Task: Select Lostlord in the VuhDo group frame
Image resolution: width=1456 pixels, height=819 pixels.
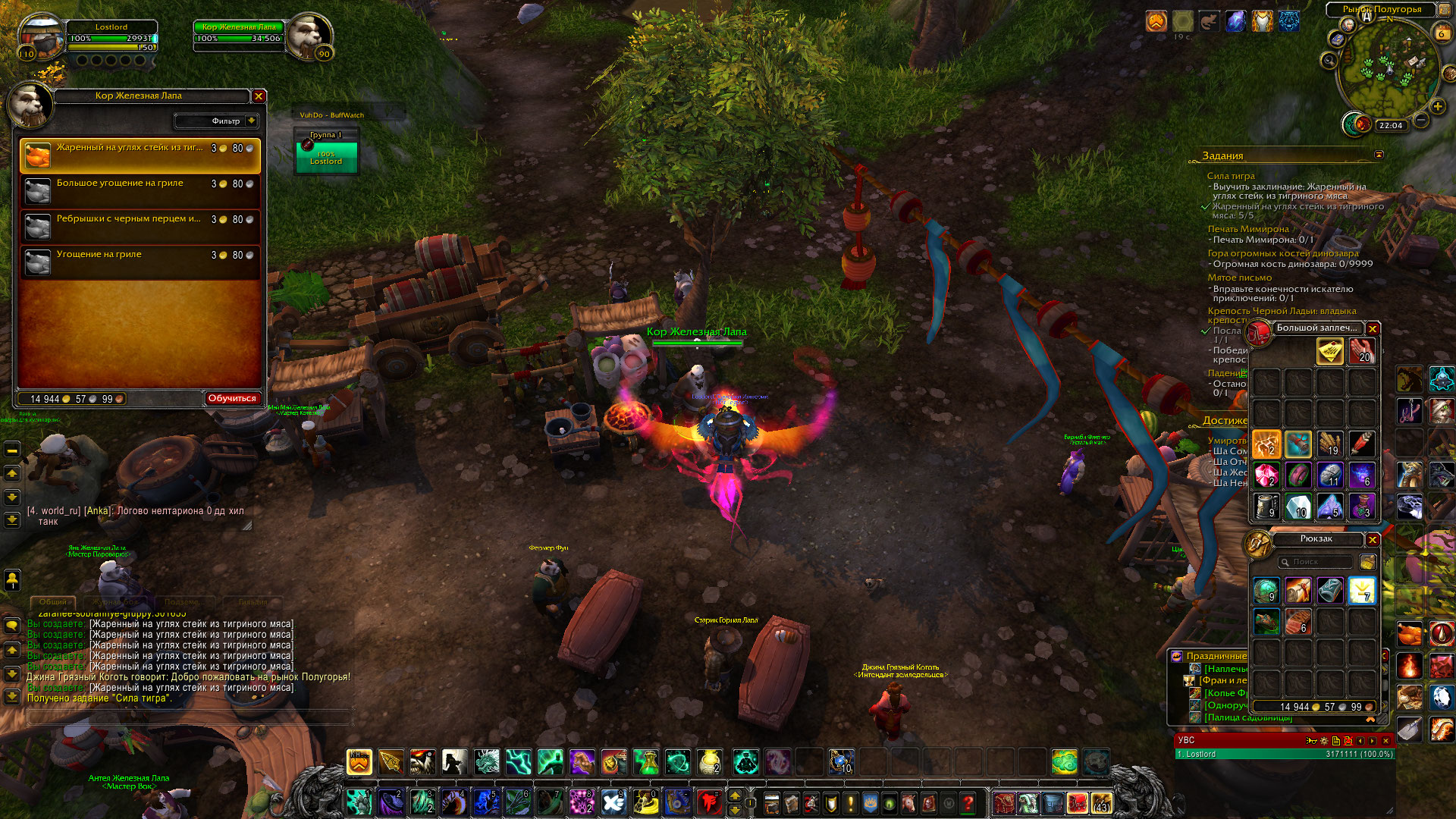Action: click(x=326, y=158)
